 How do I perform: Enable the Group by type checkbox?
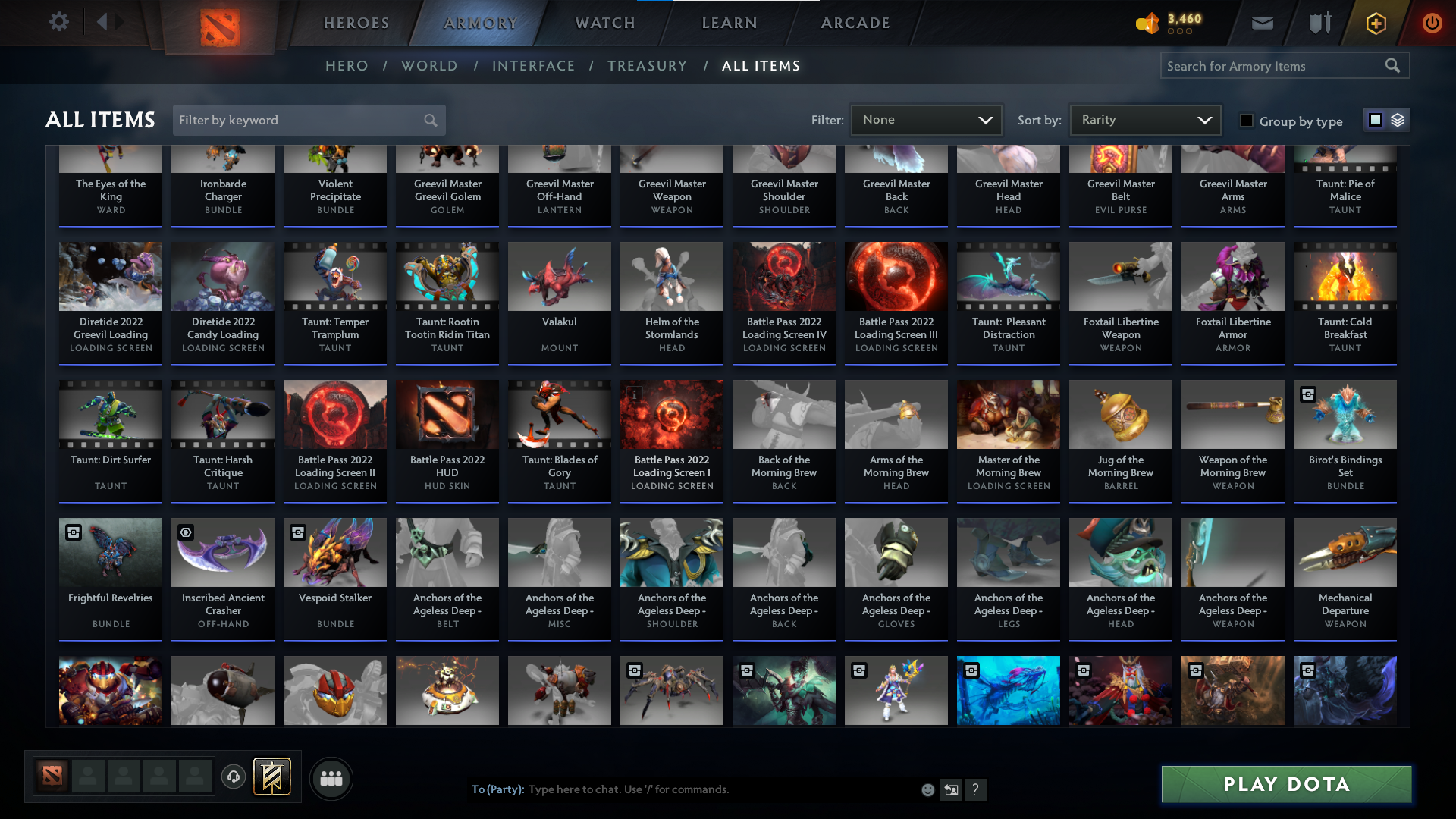[x=1247, y=121]
